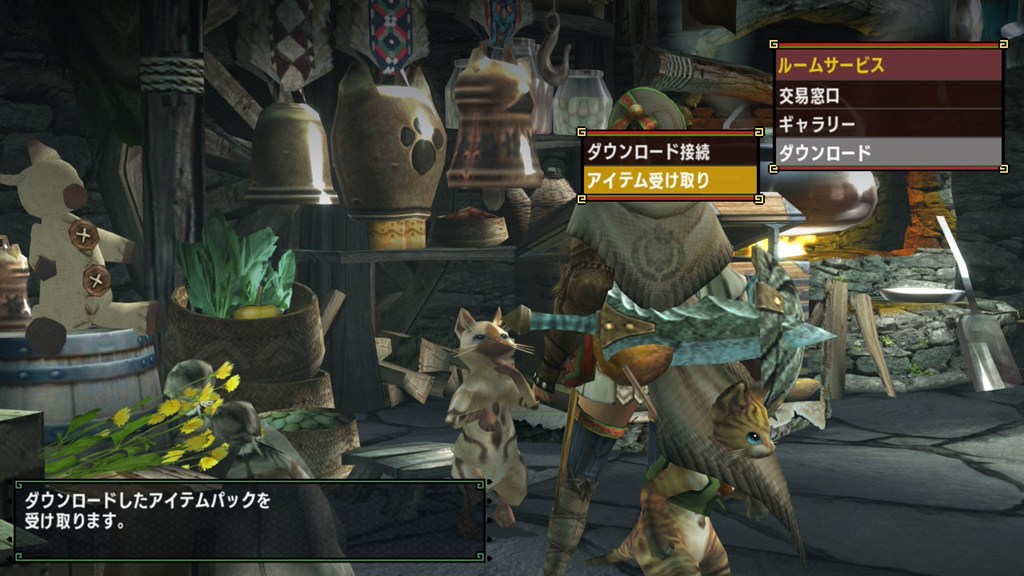This screenshot has width=1024, height=576.
Task: Open the ギャラリー option
Action: (888, 124)
